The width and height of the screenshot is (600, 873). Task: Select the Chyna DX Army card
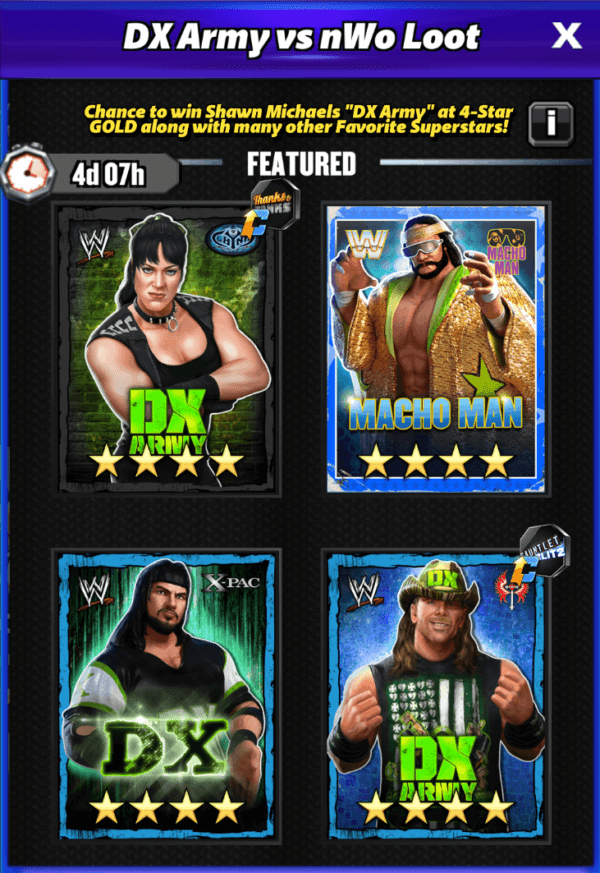tap(166, 348)
